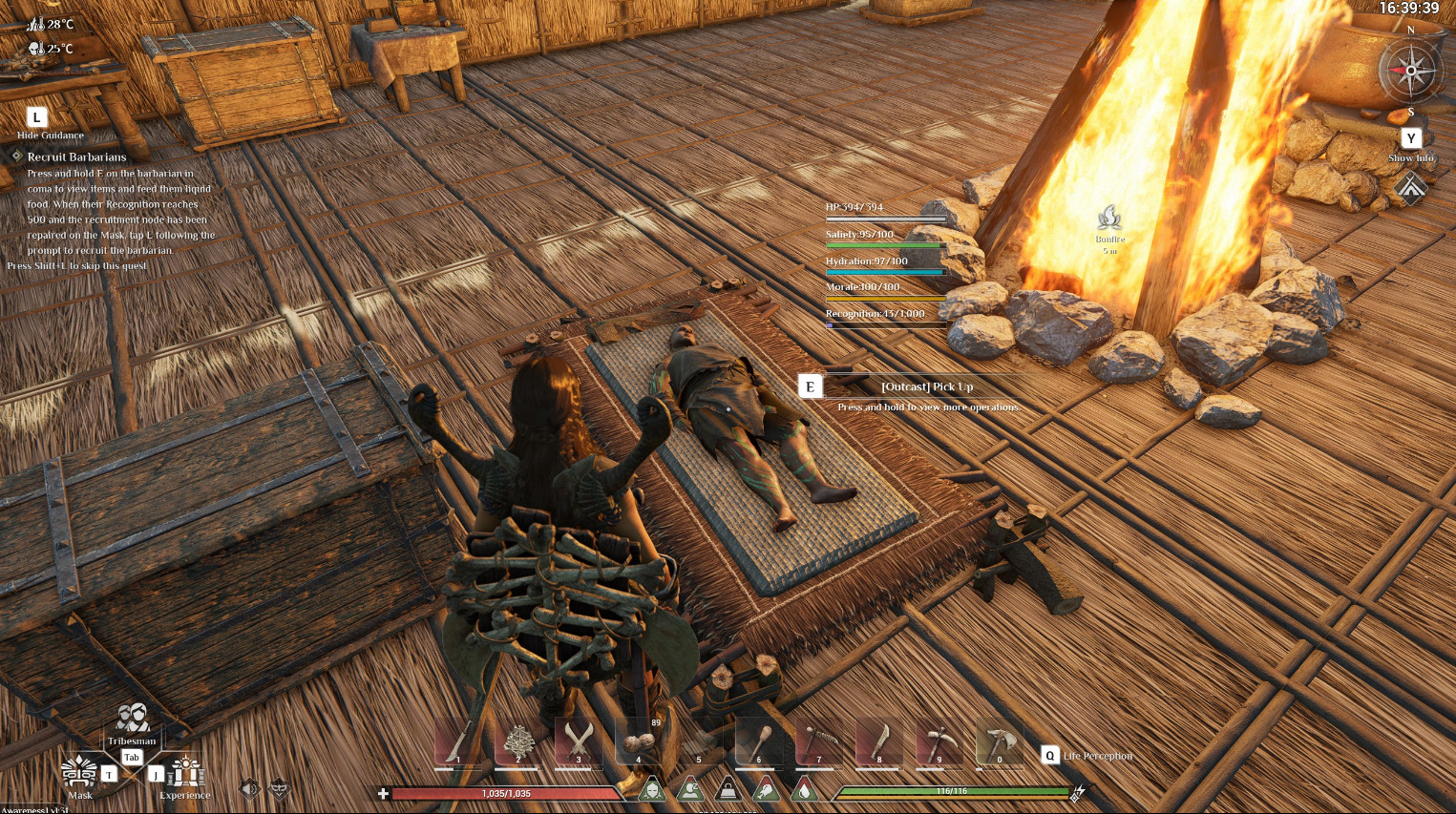Choose the stone knife in slot 8

(879, 742)
